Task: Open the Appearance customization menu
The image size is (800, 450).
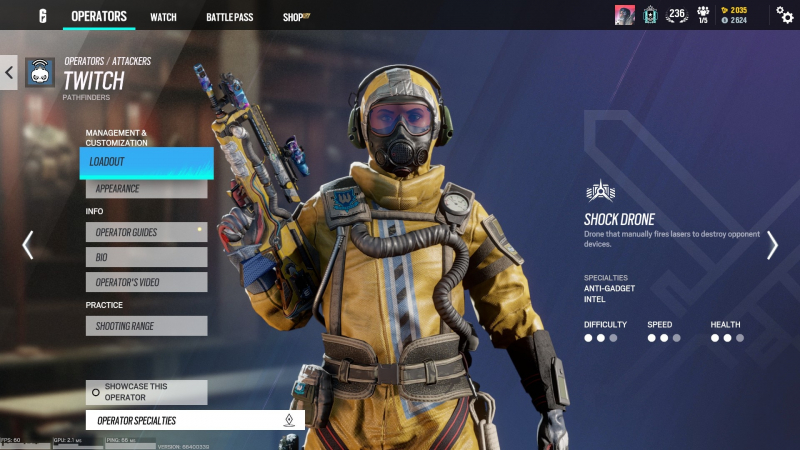Action: 146,188
